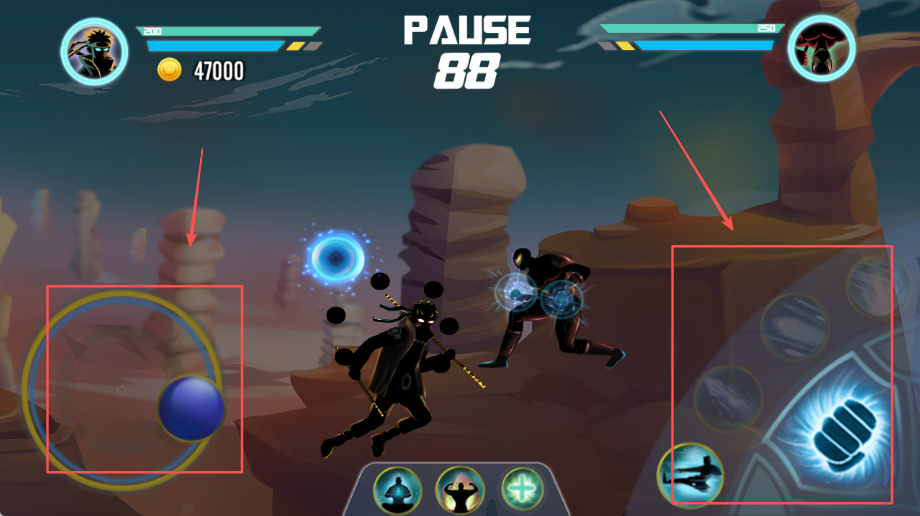
Task: Pause the fight with the PAUSE button
Action: pyautogui.click(x=467, y=30)
